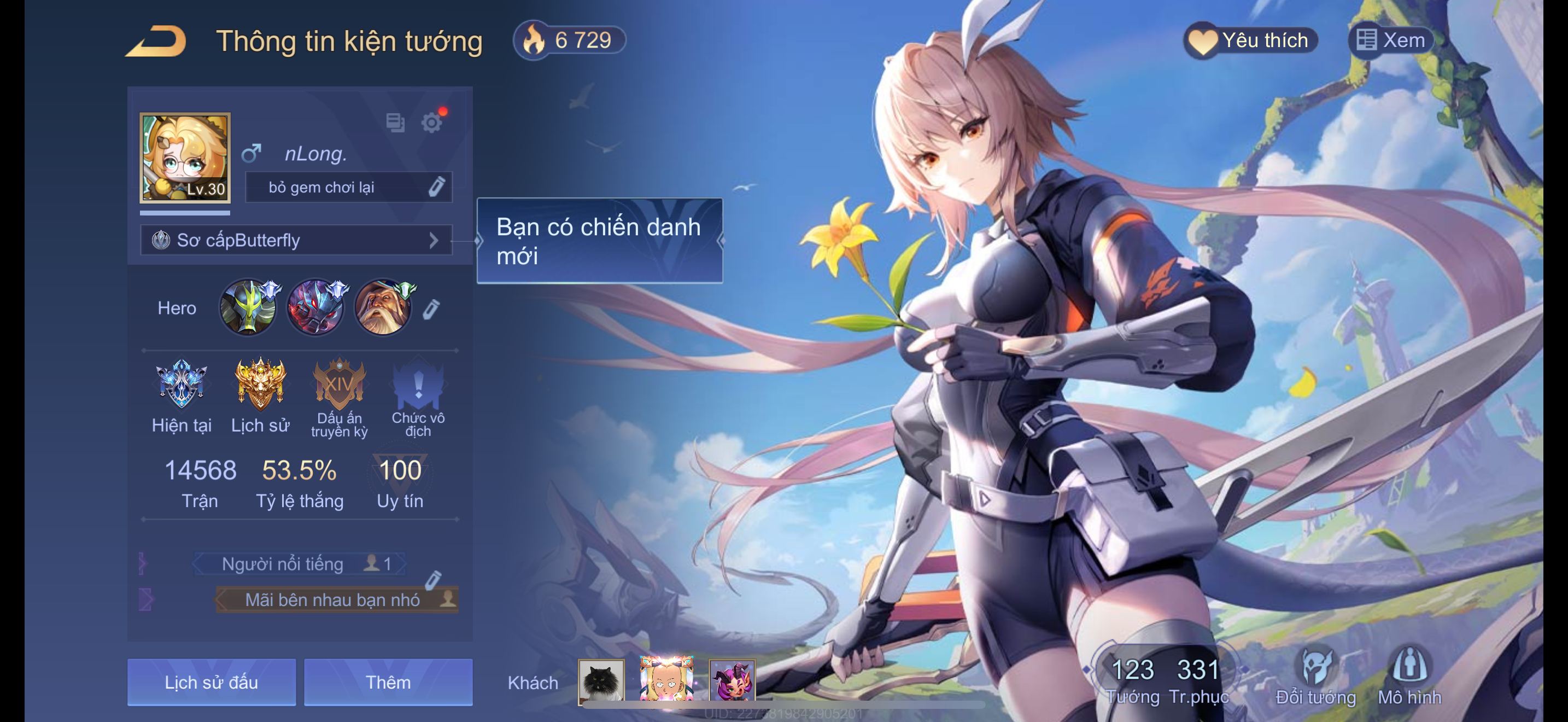Select the black cat visitor avatar

point(601,681)
